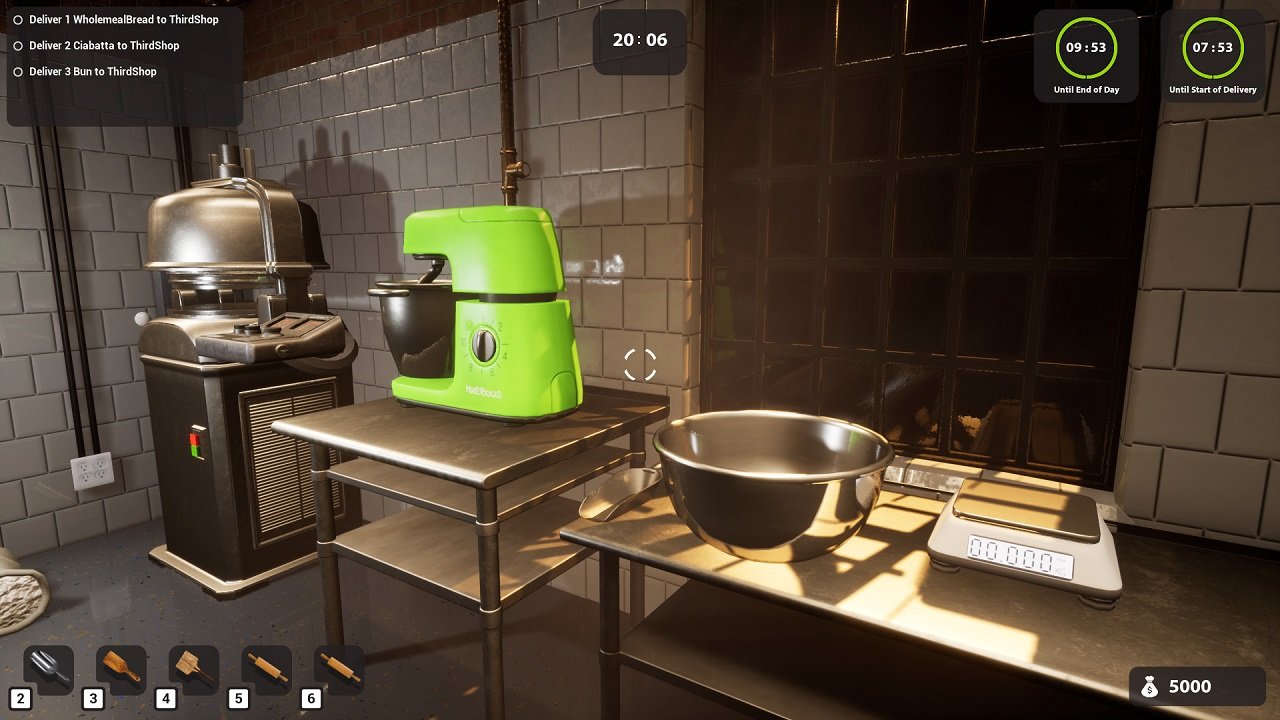1280x720 pixels.
Task: Select the wooden spatula in slot 4
Action: 192,670
